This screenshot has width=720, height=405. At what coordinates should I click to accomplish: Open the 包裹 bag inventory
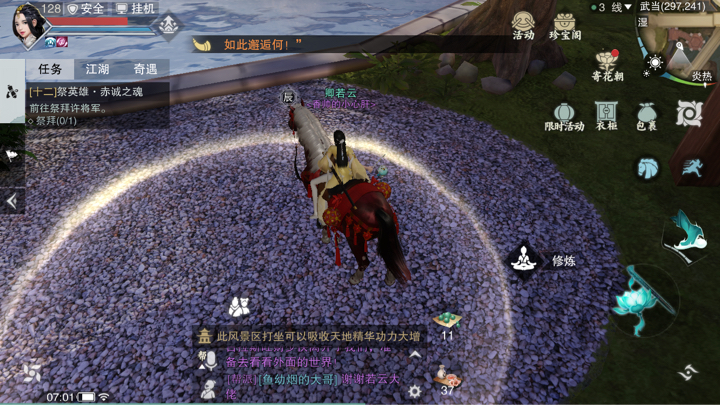pos(647,115)
